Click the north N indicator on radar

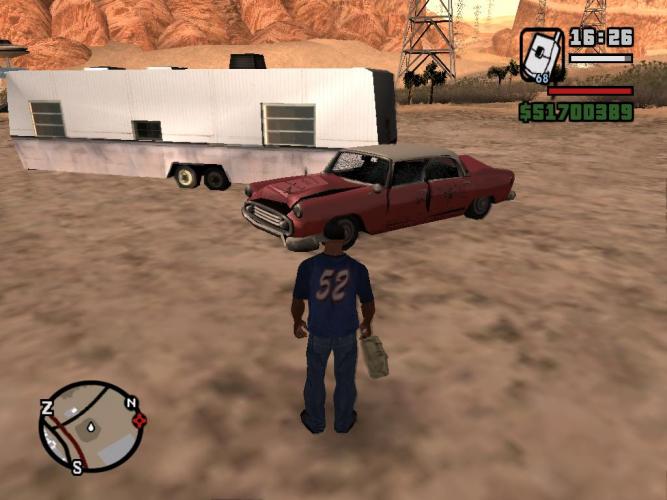tap(131, 403)
